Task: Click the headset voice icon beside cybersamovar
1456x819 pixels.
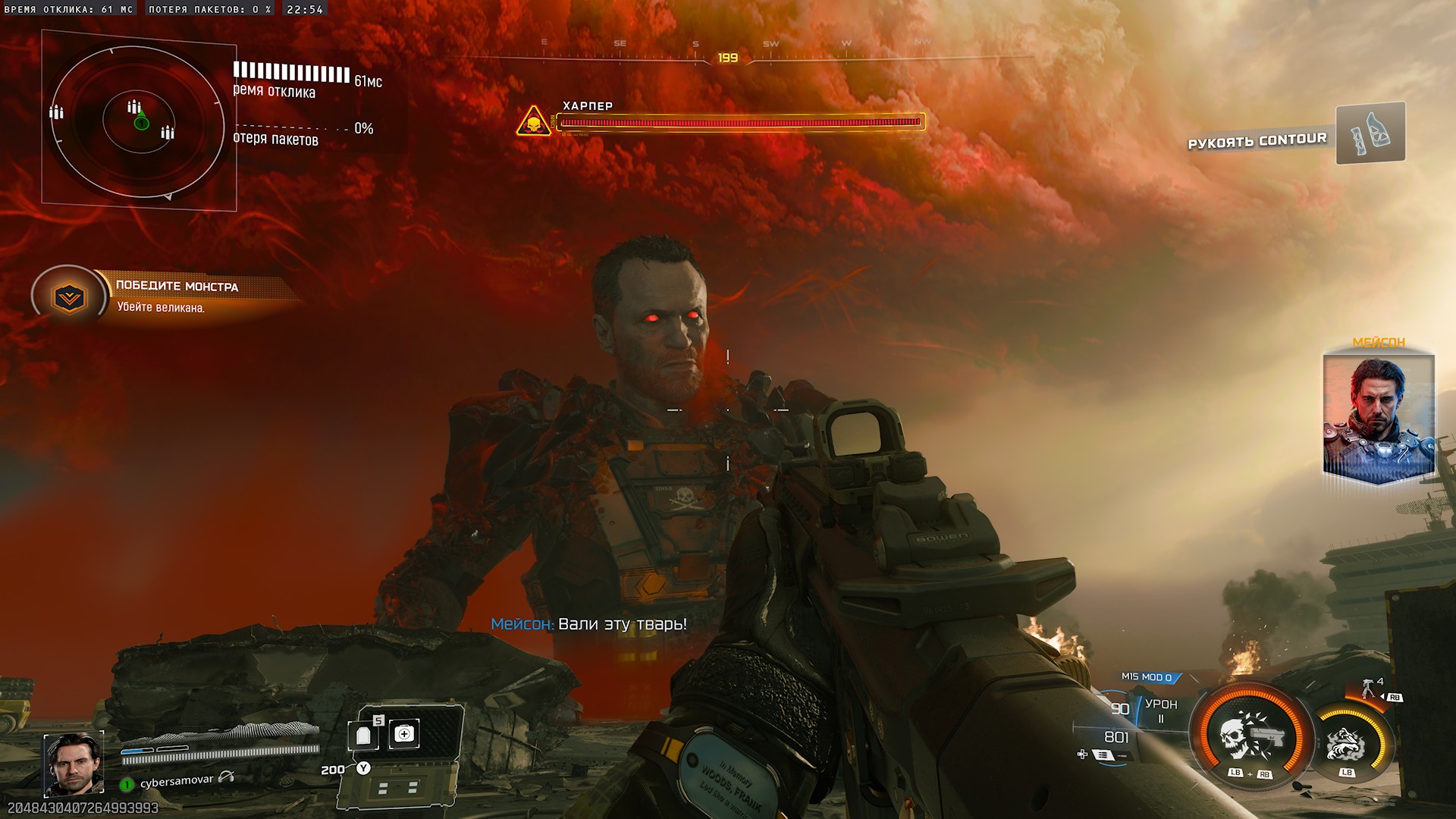Action: tap(226, 777)
